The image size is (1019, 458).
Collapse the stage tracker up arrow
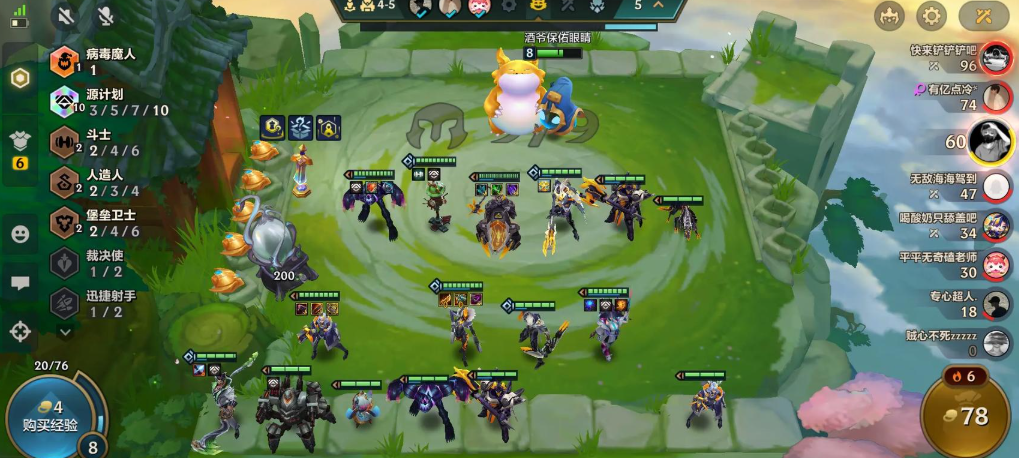click(x=657, y=6)
